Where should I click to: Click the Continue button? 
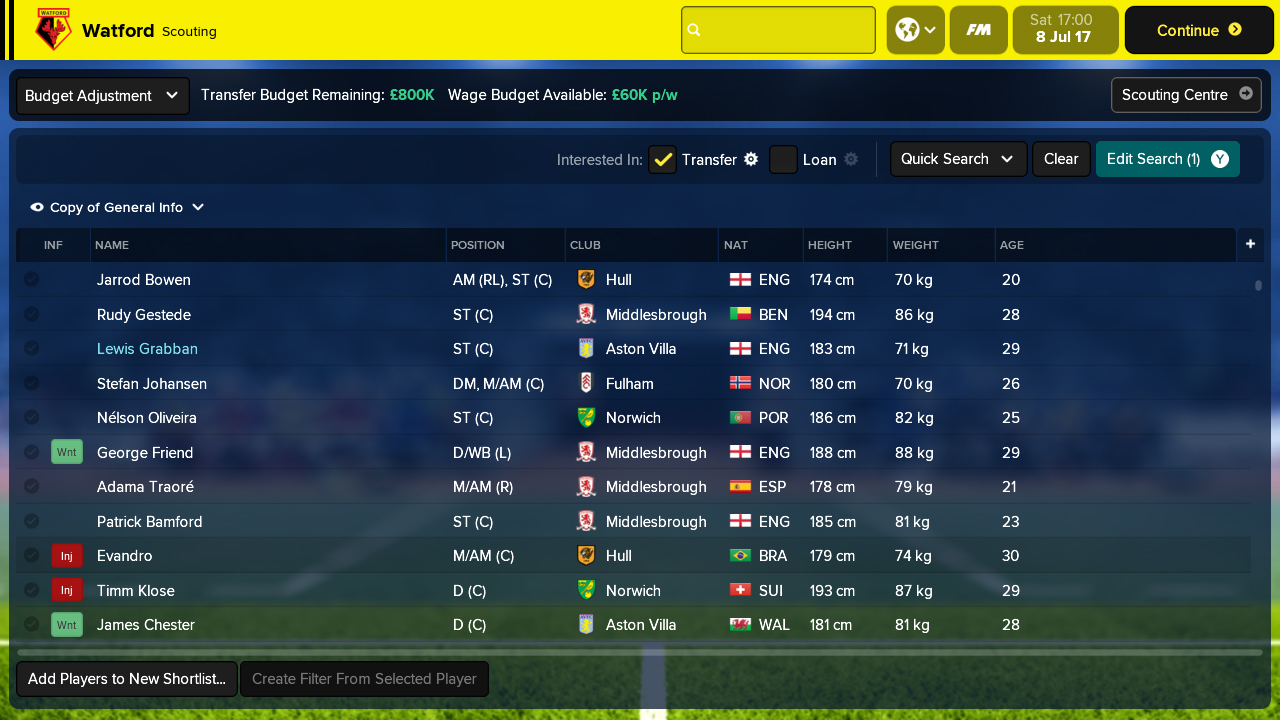pos(1197,29)
